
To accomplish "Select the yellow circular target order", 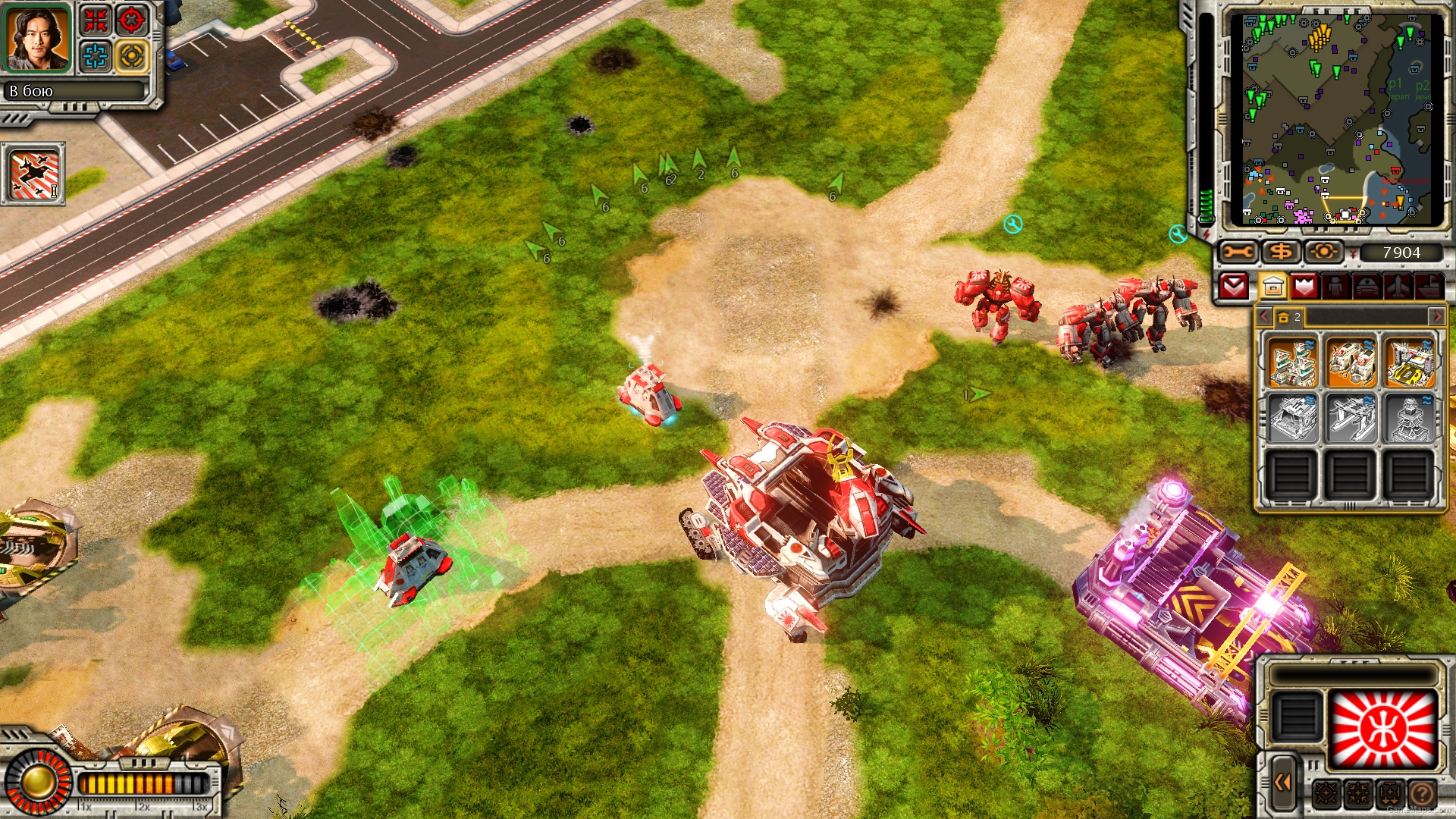I will pyautogui.click(x=131, y=56).
